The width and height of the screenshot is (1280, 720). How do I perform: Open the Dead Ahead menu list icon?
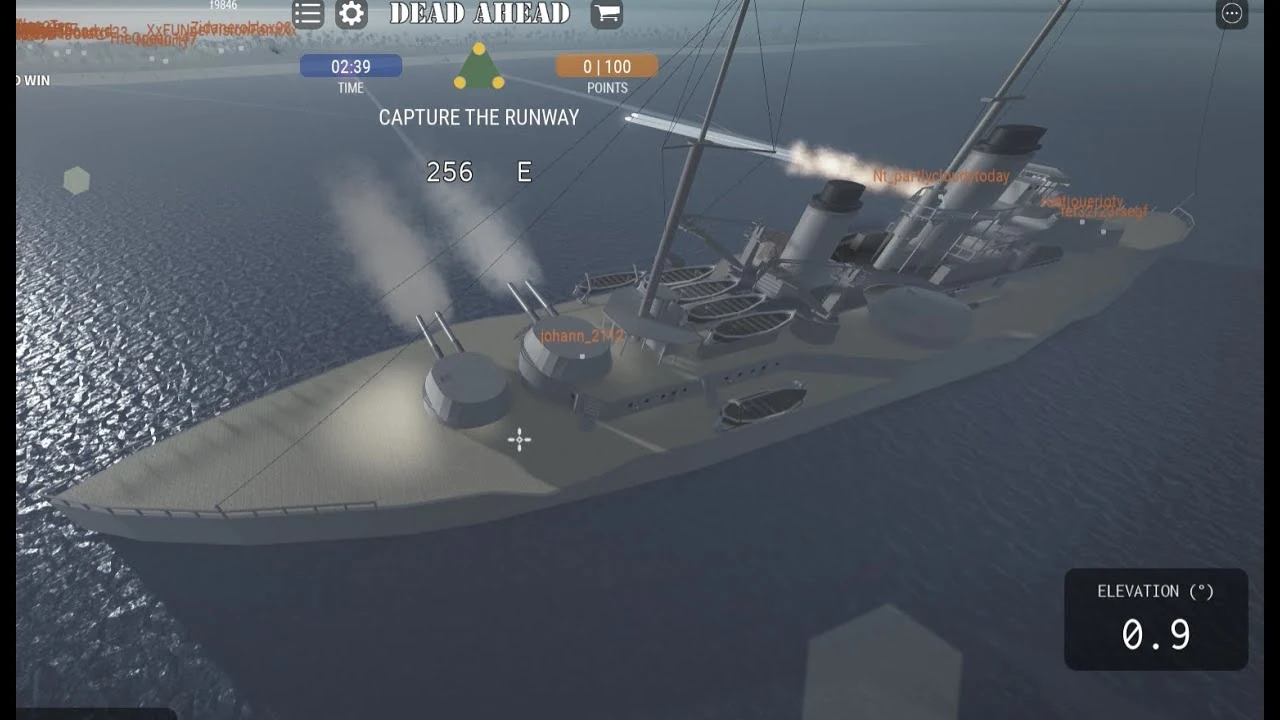click(x=307, y=14)
